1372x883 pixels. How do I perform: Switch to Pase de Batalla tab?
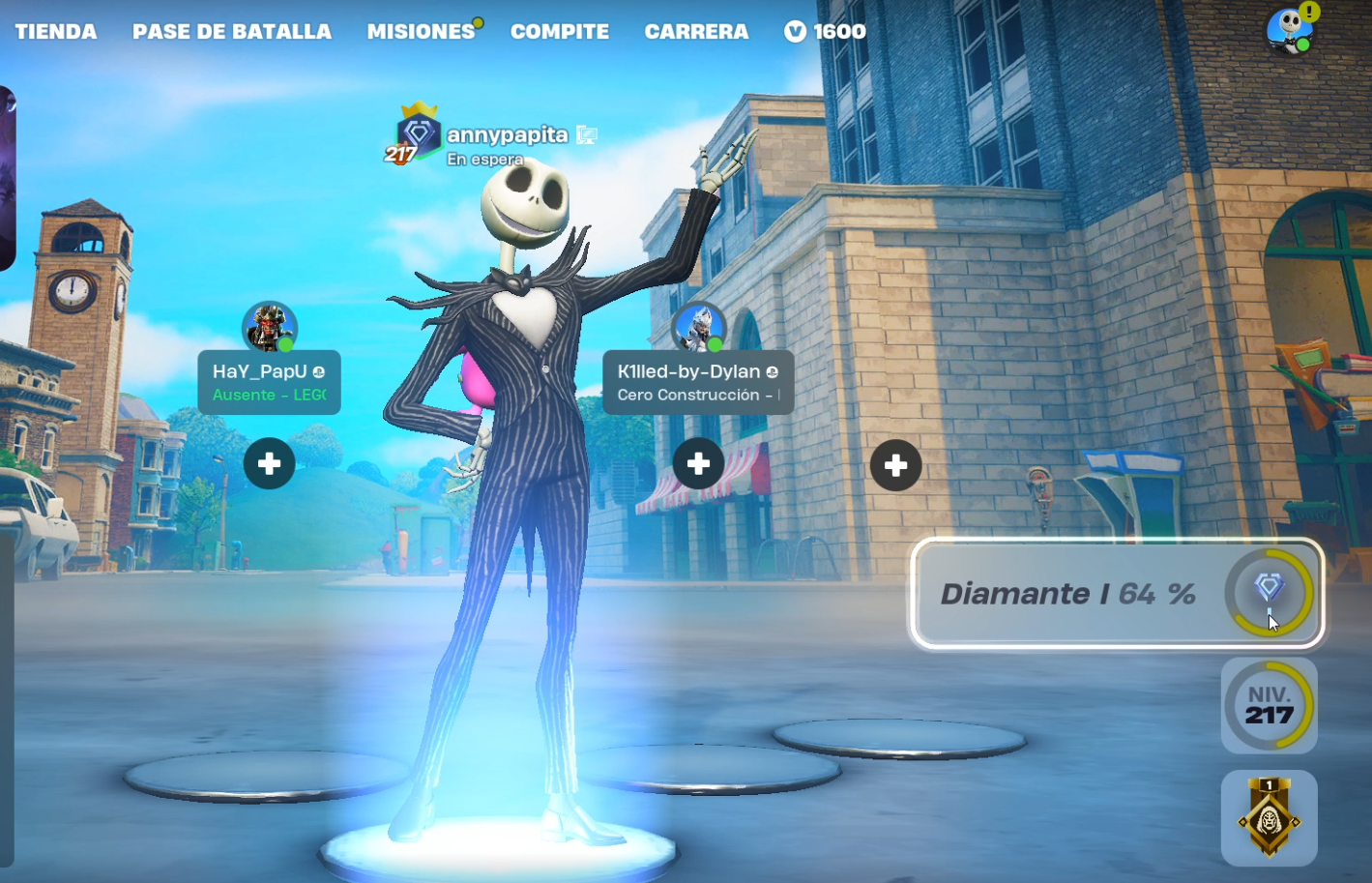[232, 32]
